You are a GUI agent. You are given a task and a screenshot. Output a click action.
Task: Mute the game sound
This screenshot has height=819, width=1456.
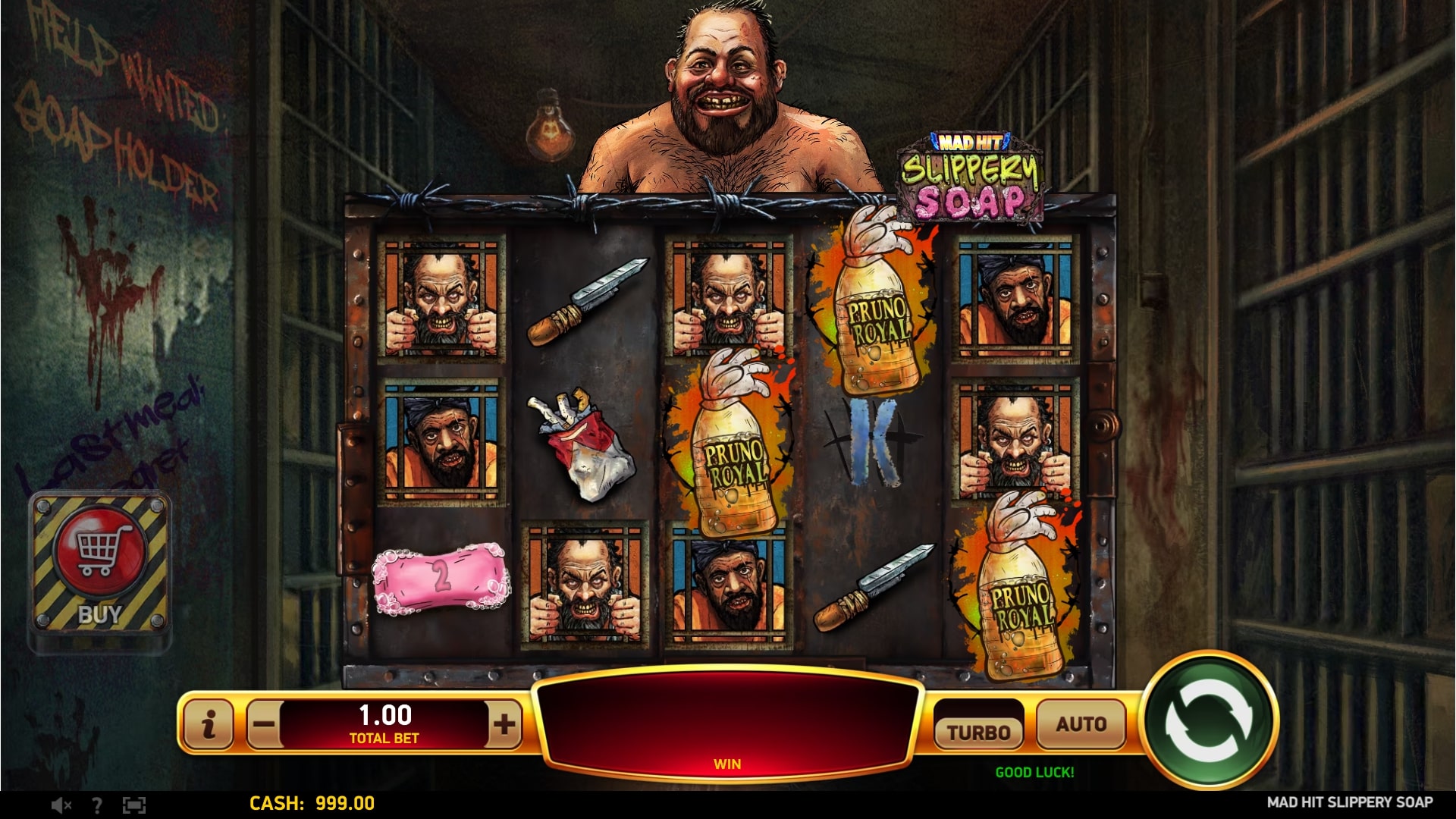(x=59, y=806)
